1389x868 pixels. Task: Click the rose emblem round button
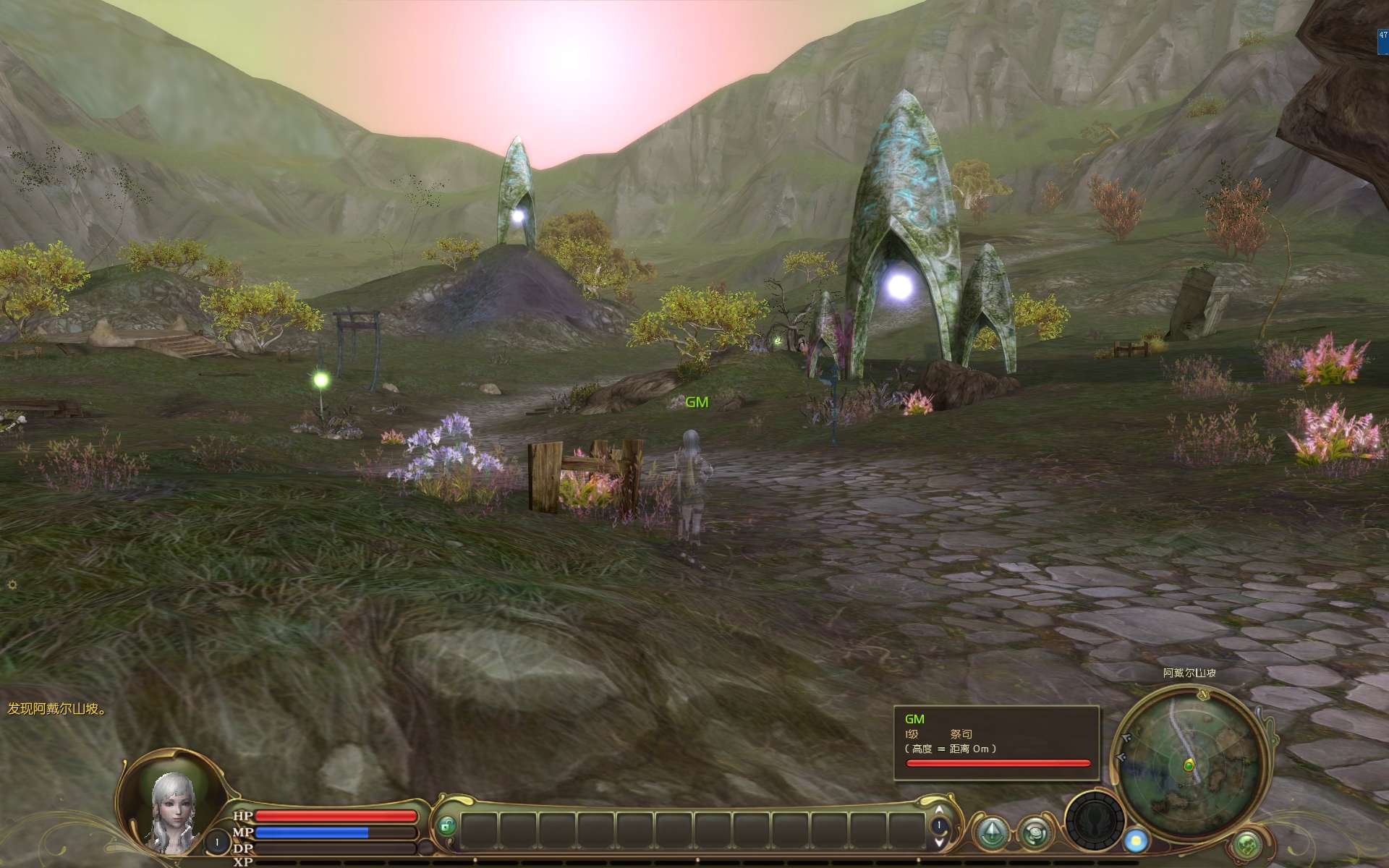coord(1036,833)
